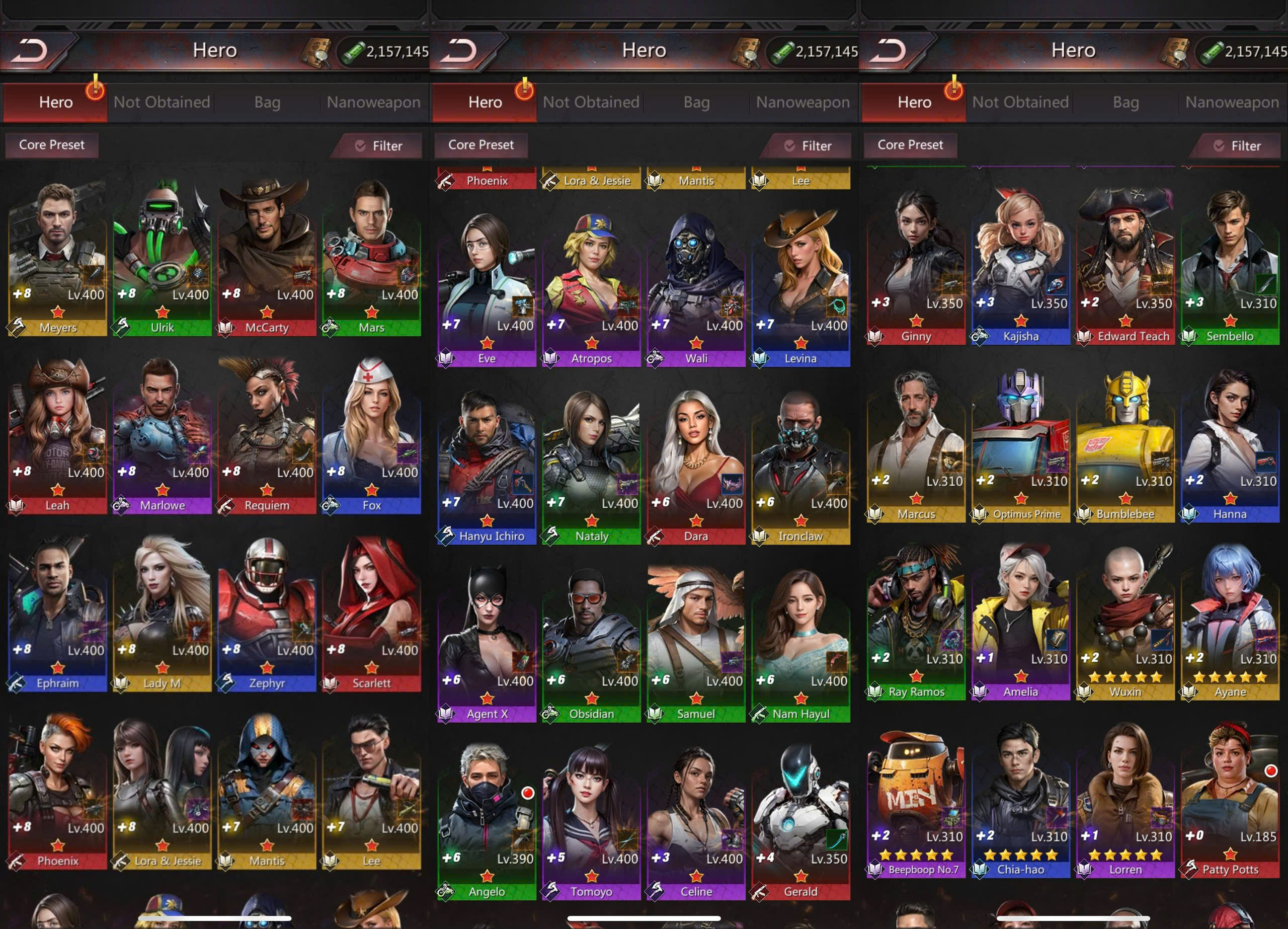Choose the McCarty hero card
This screenshot has width=1288, height=929.
[x=266, y=256]
